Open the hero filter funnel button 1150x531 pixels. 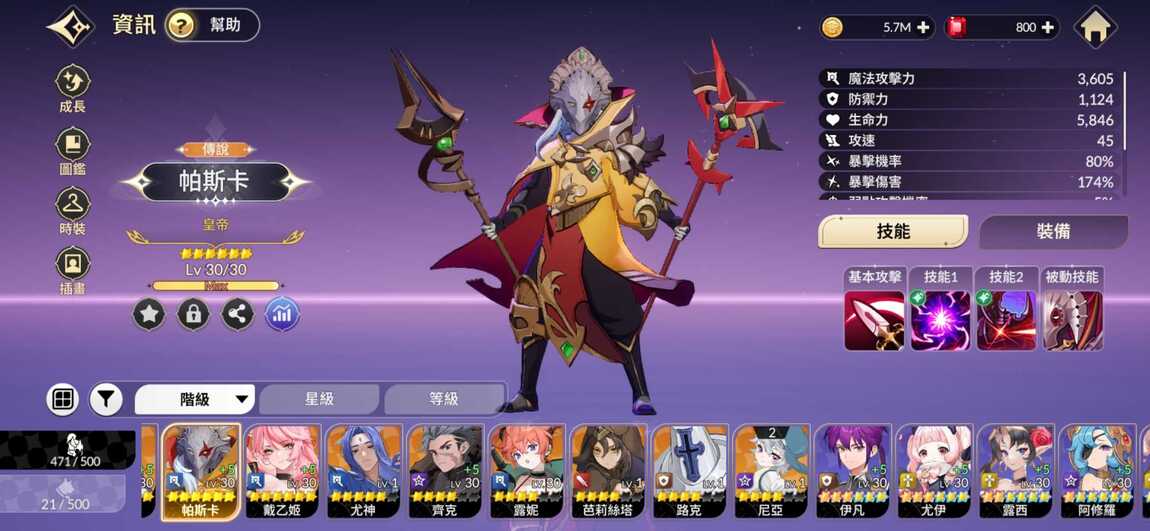105,400
